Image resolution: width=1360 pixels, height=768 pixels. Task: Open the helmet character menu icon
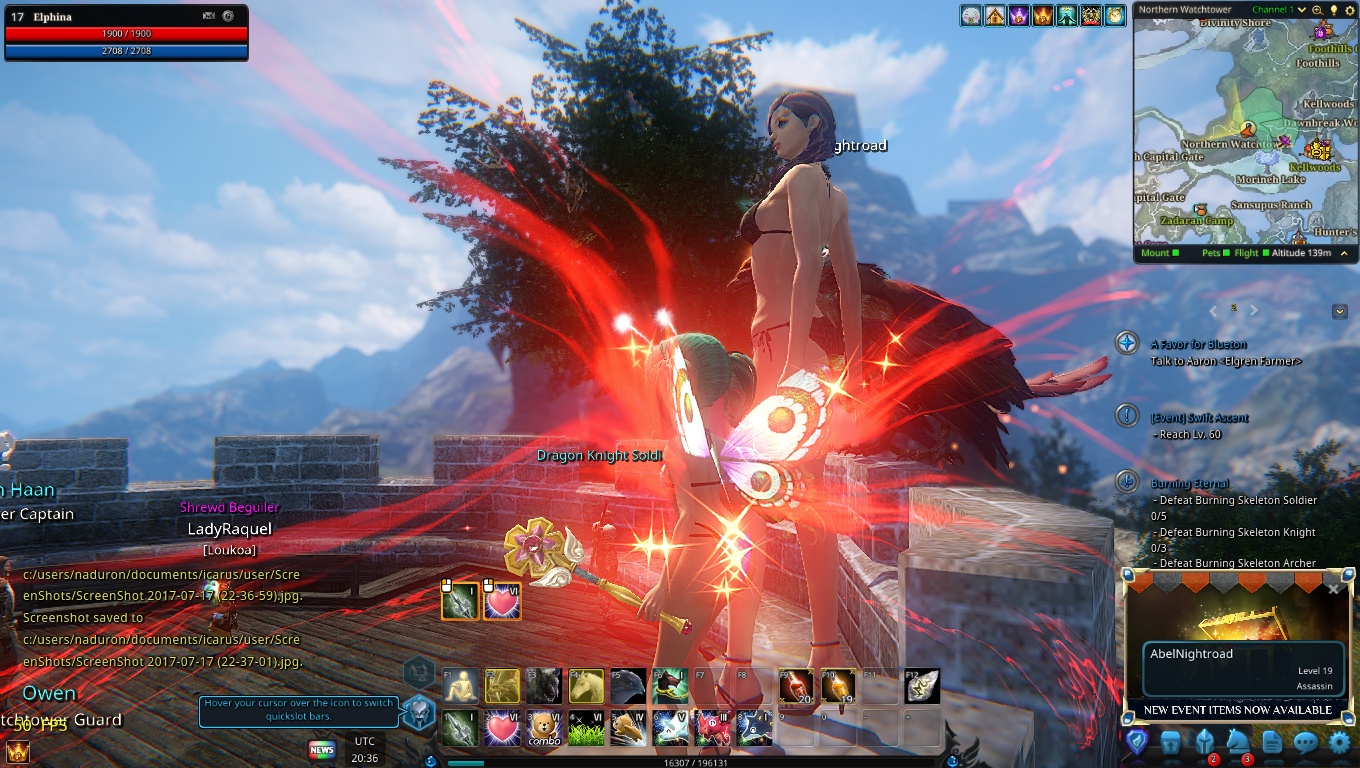(x=1203, y=743)
